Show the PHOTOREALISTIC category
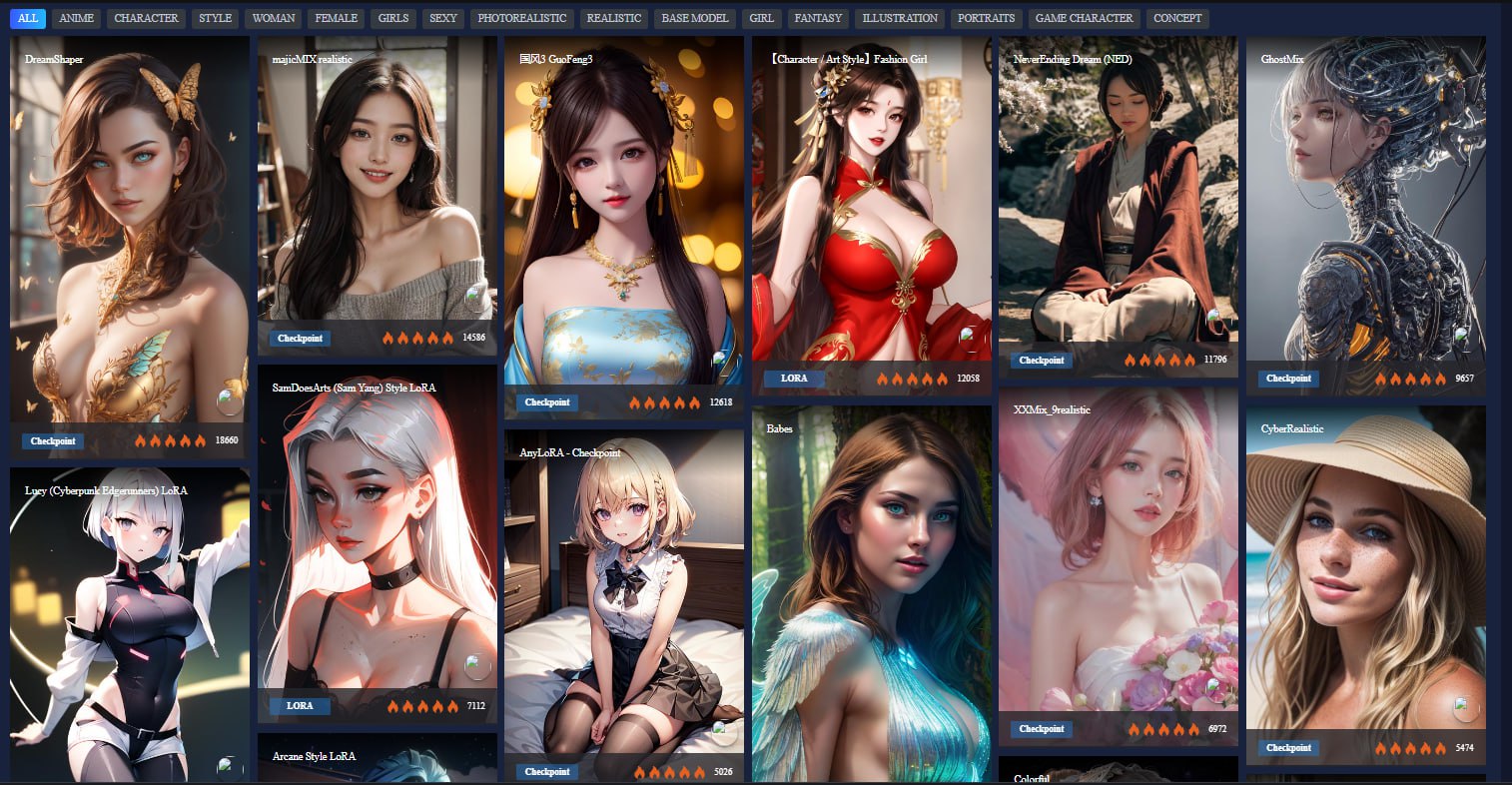 (521, 18)
